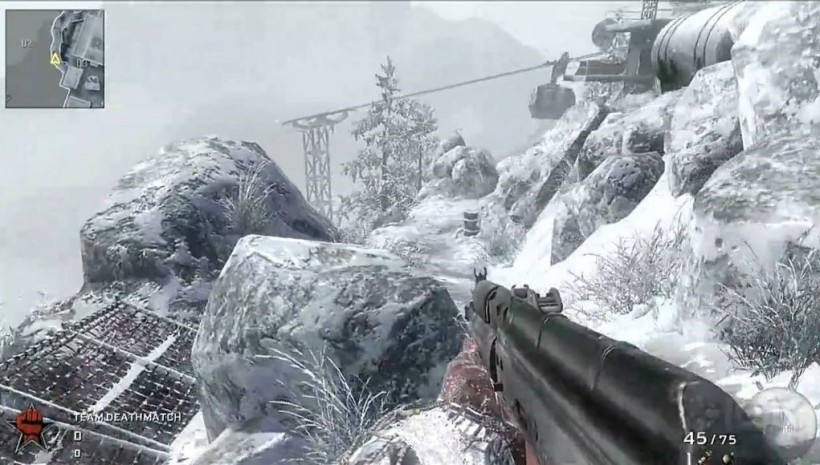
Task: Click the minimap in the corner
Action: (54, 58)
